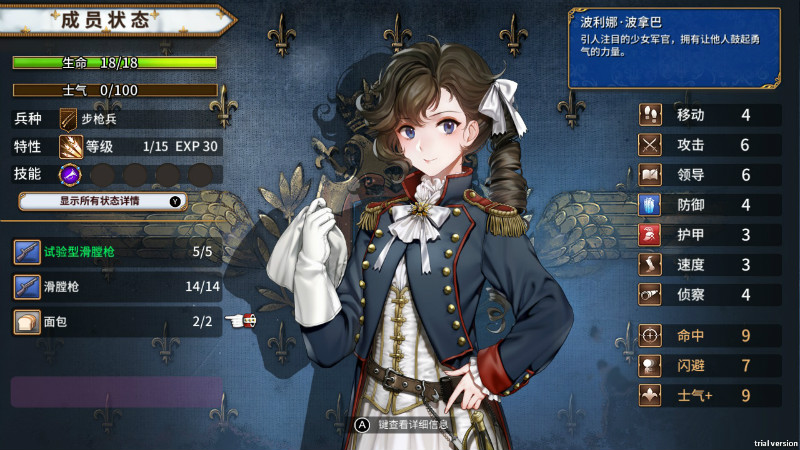Click the 士气+ morale bonus stat row
The image size is (800, 450).
click(710, 395)
